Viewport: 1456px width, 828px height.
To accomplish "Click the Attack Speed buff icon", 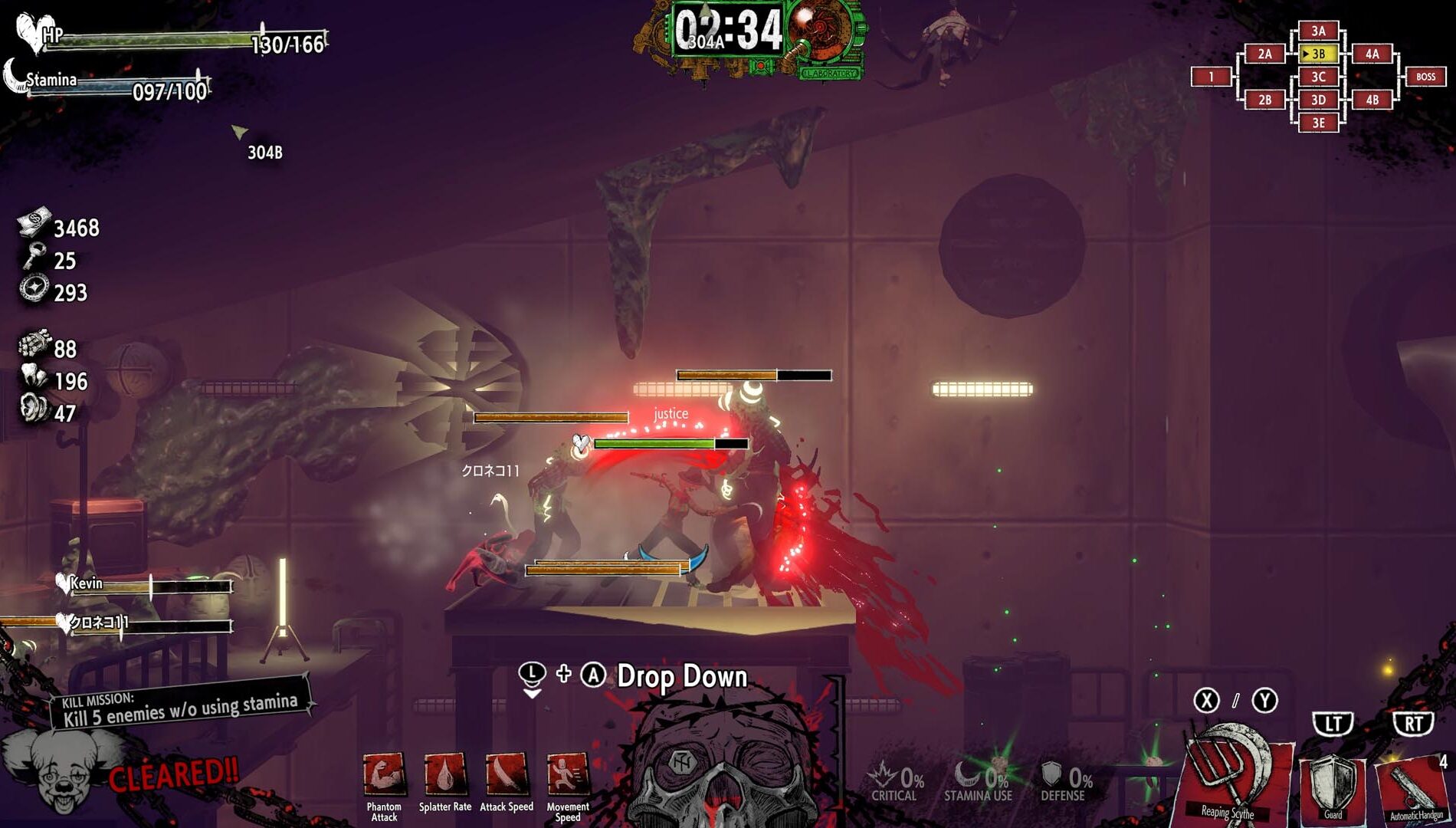I will coord(507,776).
